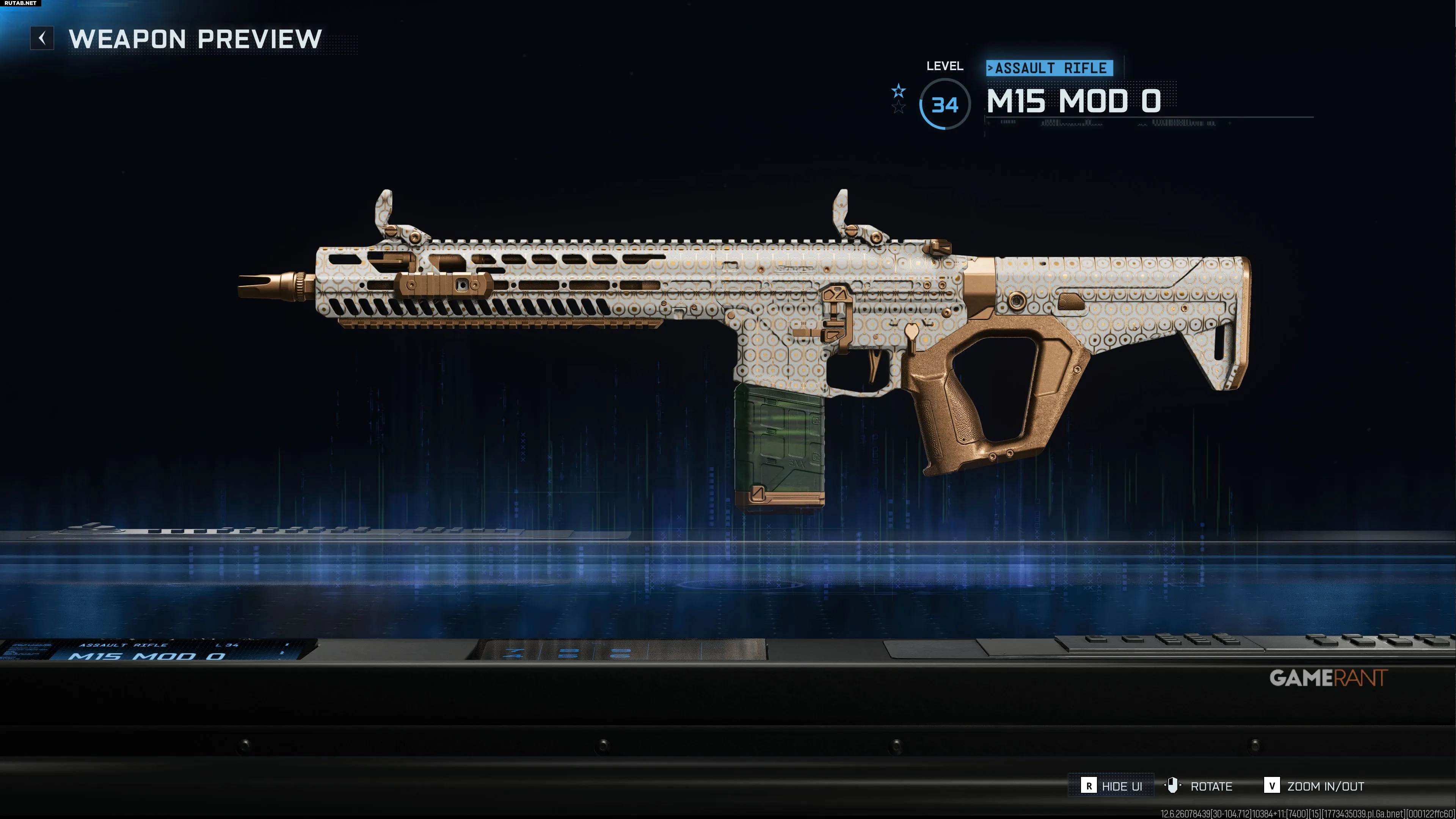This screenshot has width=1456, height=819.
Task: Toggle the Zoom In/Out option
Action: (x=1314, y=786)
